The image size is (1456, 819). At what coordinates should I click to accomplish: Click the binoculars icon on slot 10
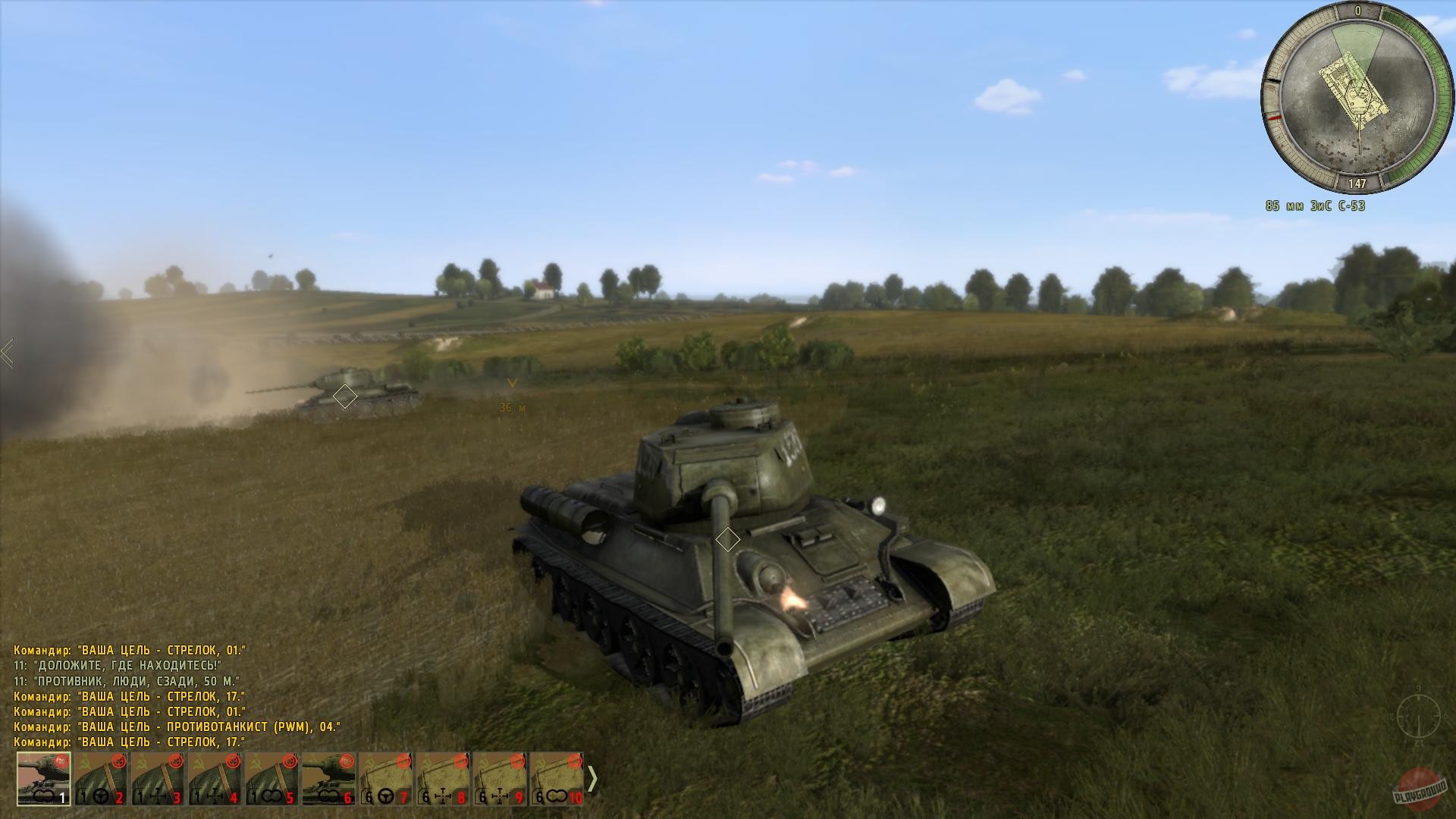coord(556,796)
